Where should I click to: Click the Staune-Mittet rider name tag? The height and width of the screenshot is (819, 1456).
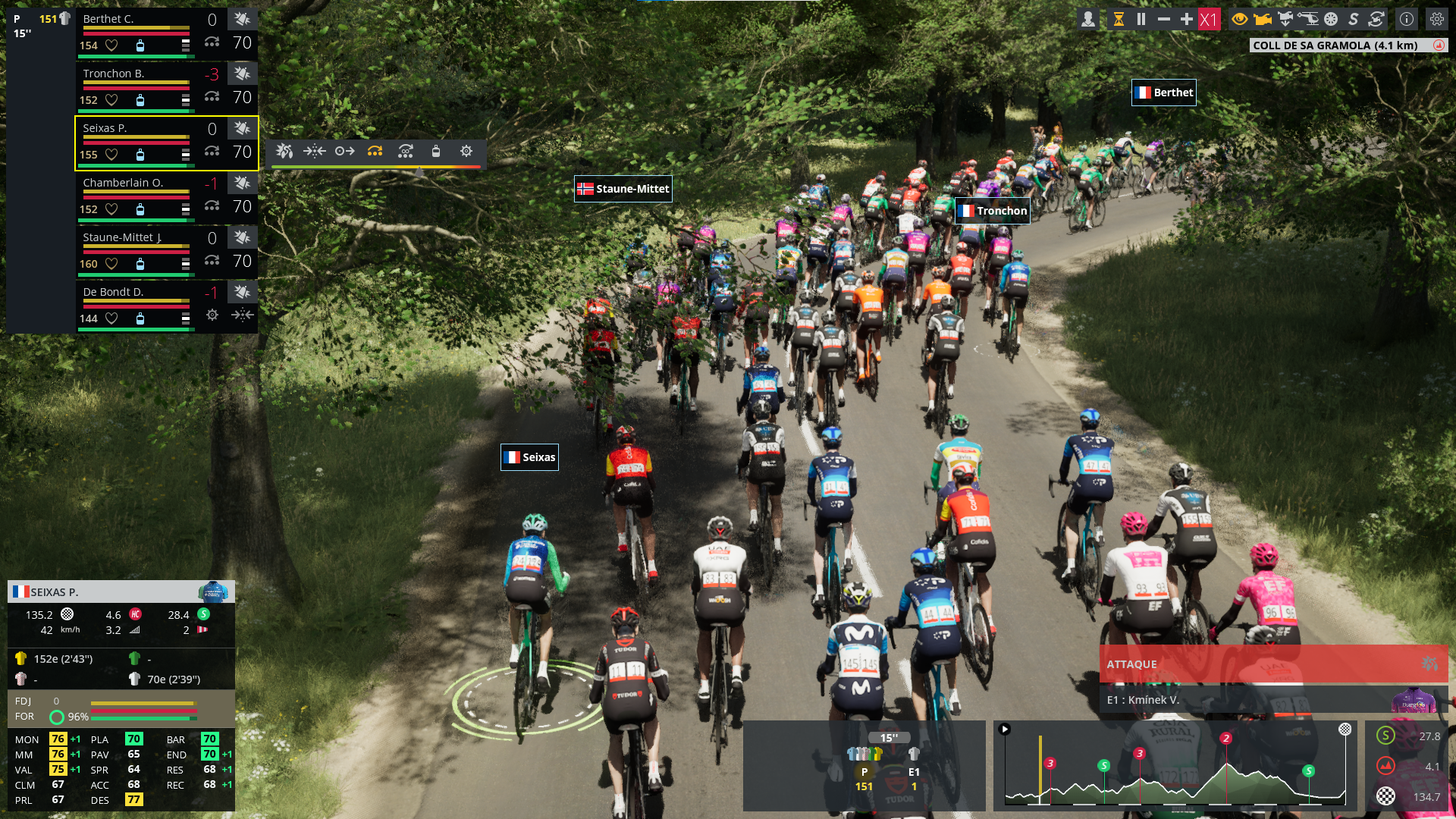(623, 189)
